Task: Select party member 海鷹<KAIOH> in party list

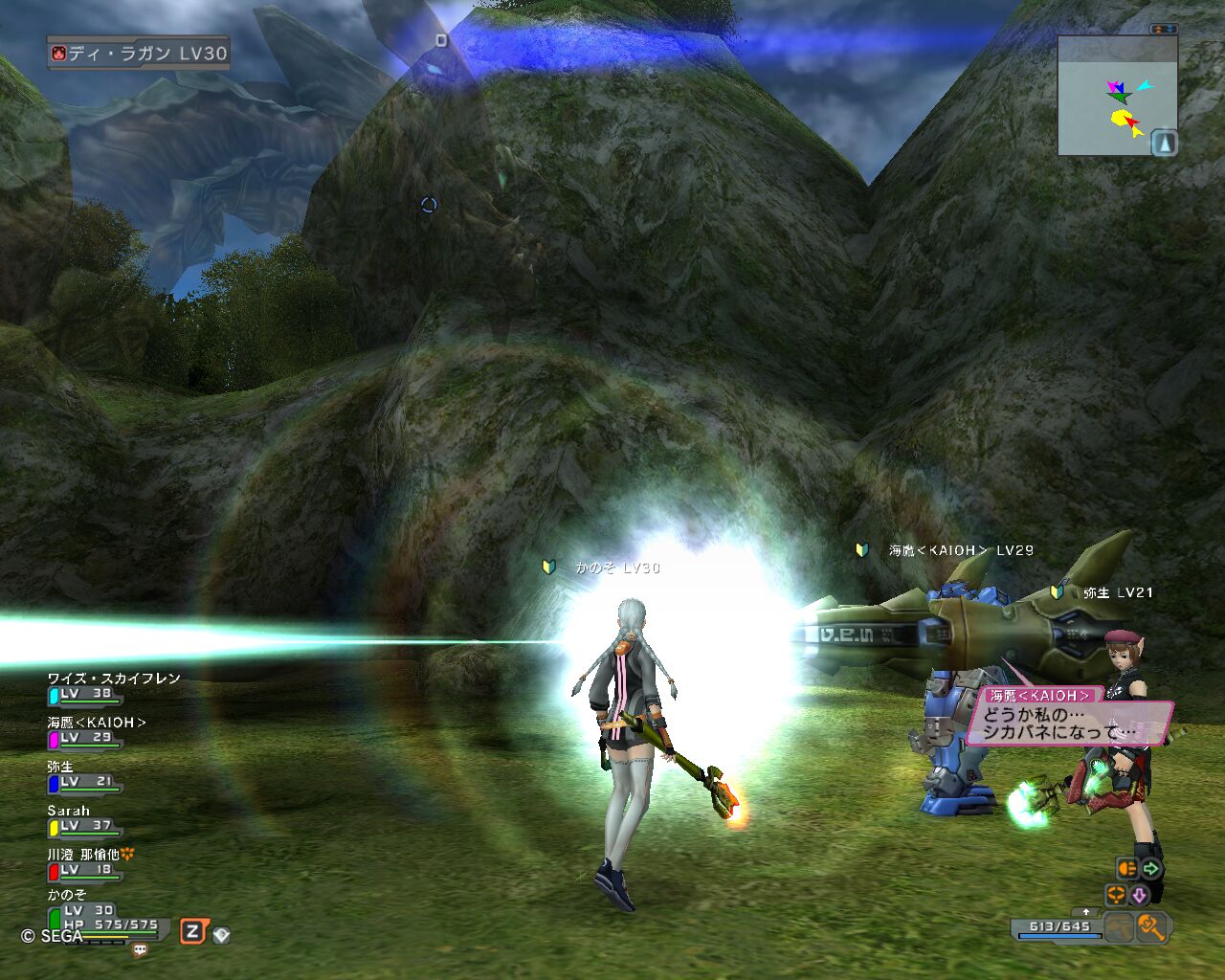Action: tap(97, 723)
